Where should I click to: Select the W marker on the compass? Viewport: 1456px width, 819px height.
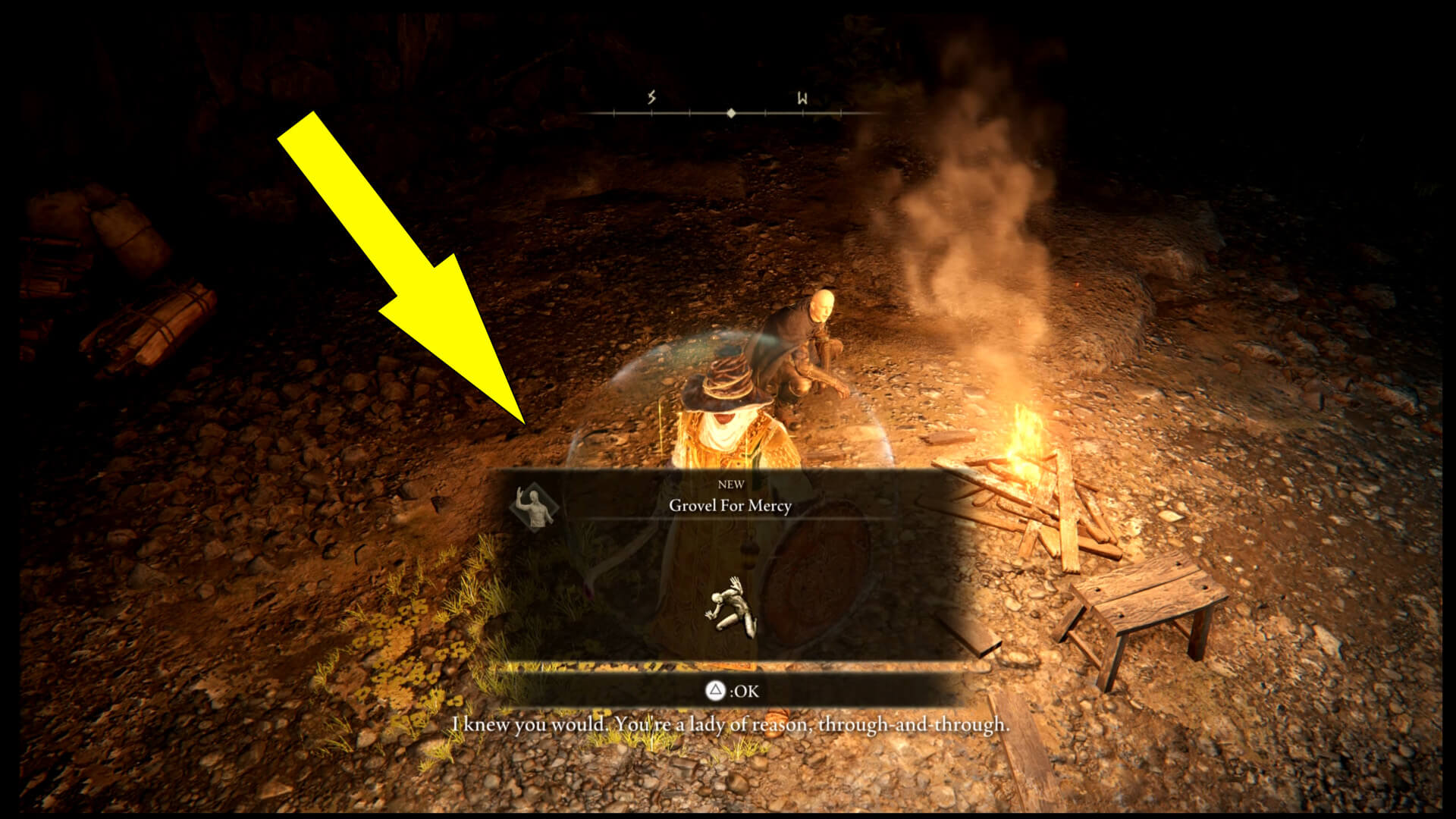click(802, 98)
